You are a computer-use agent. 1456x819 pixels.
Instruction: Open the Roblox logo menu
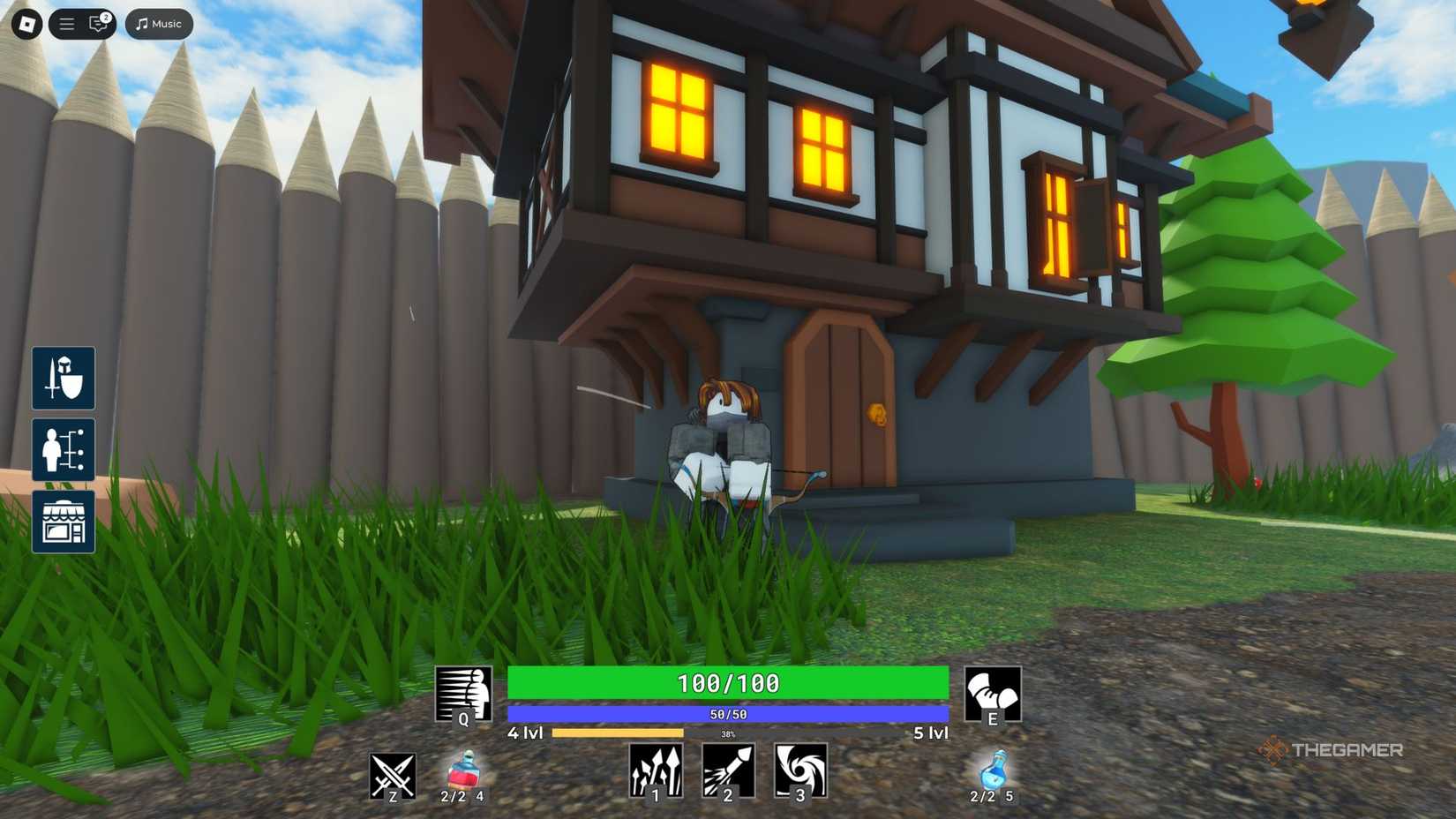[26, 24]
